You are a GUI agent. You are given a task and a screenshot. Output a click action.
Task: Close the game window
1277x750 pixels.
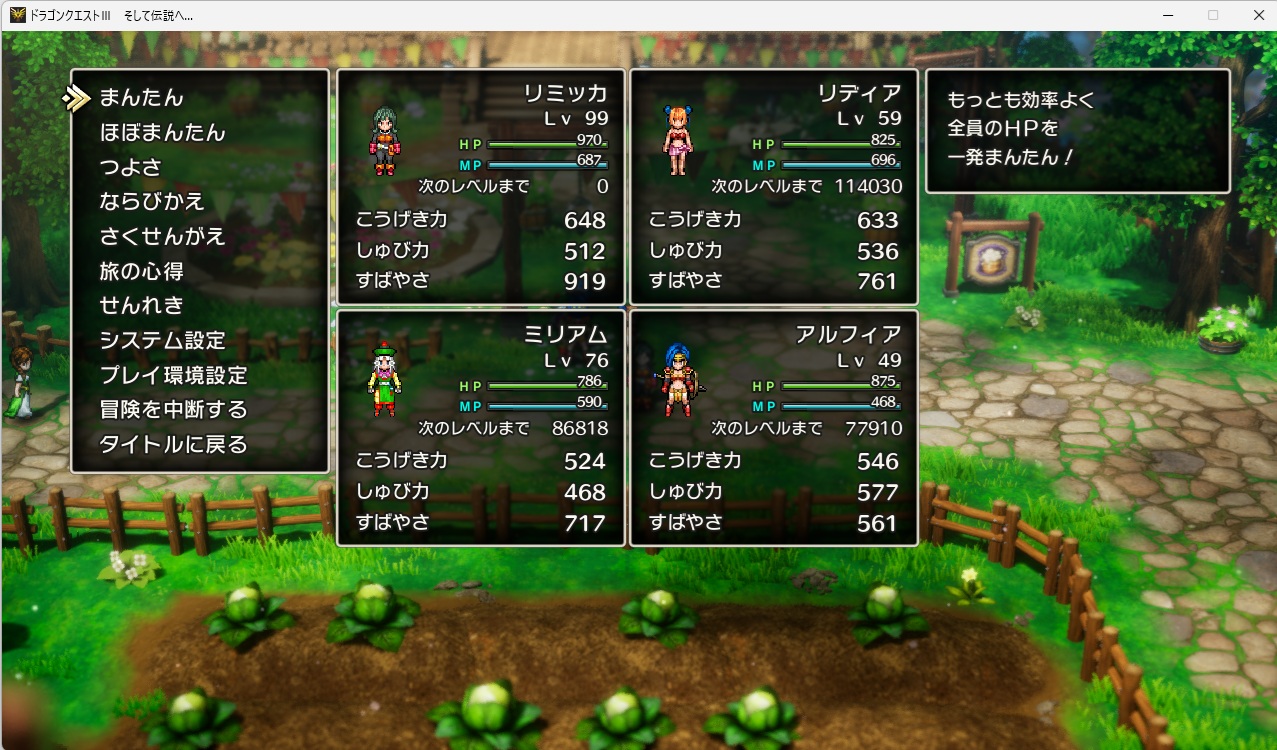click(1259, 15)
